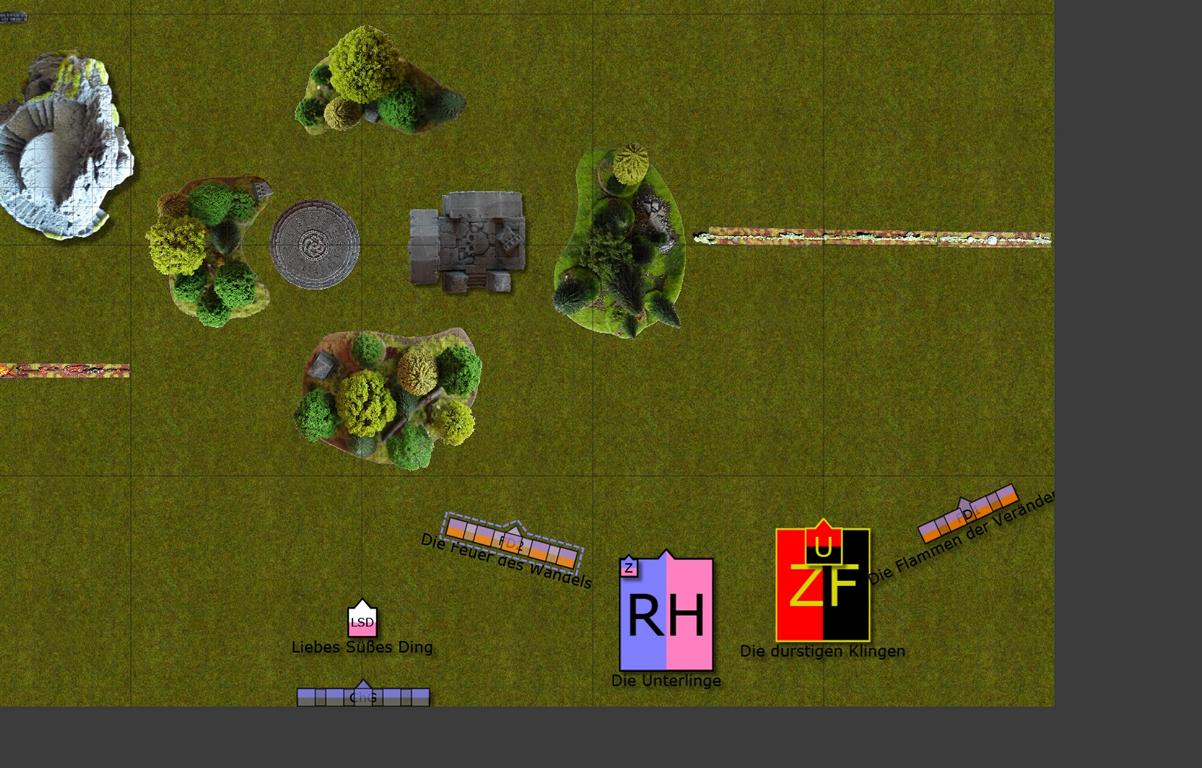Select the U character token atop ZF unit
Viewport: 1202px width, 768px height.
tap(823, 544)
